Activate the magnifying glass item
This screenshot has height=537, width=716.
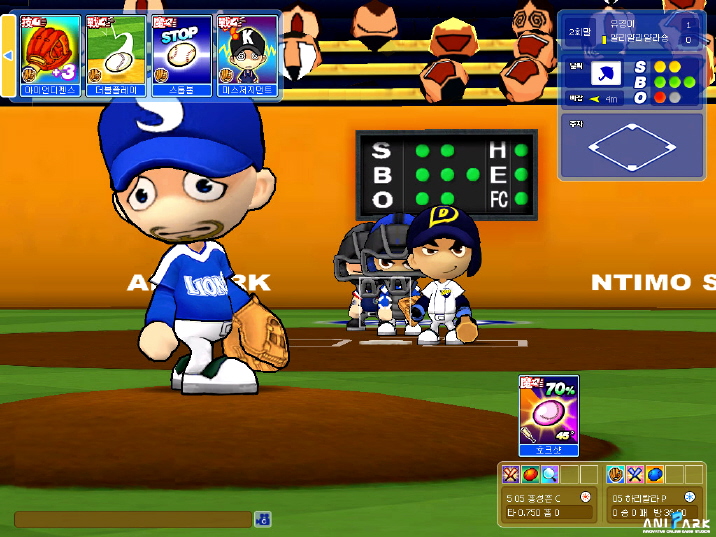pyautogui.click(x=549, y=474)
